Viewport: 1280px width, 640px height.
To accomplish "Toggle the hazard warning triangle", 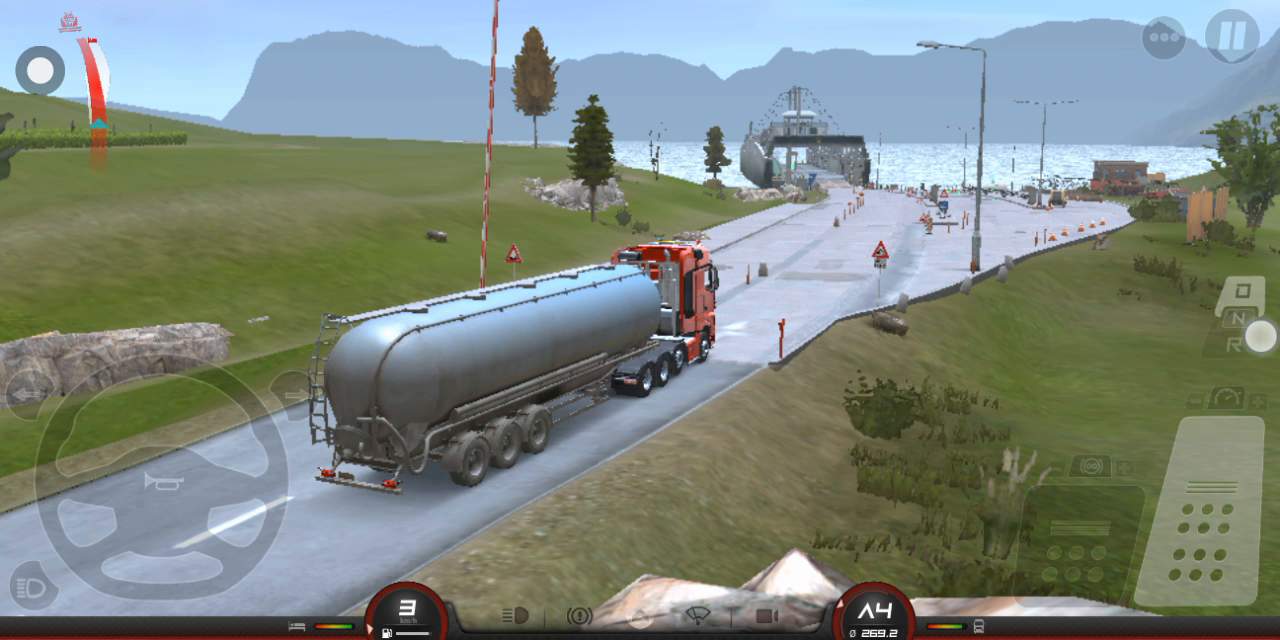I will click(x=641, y=617).
